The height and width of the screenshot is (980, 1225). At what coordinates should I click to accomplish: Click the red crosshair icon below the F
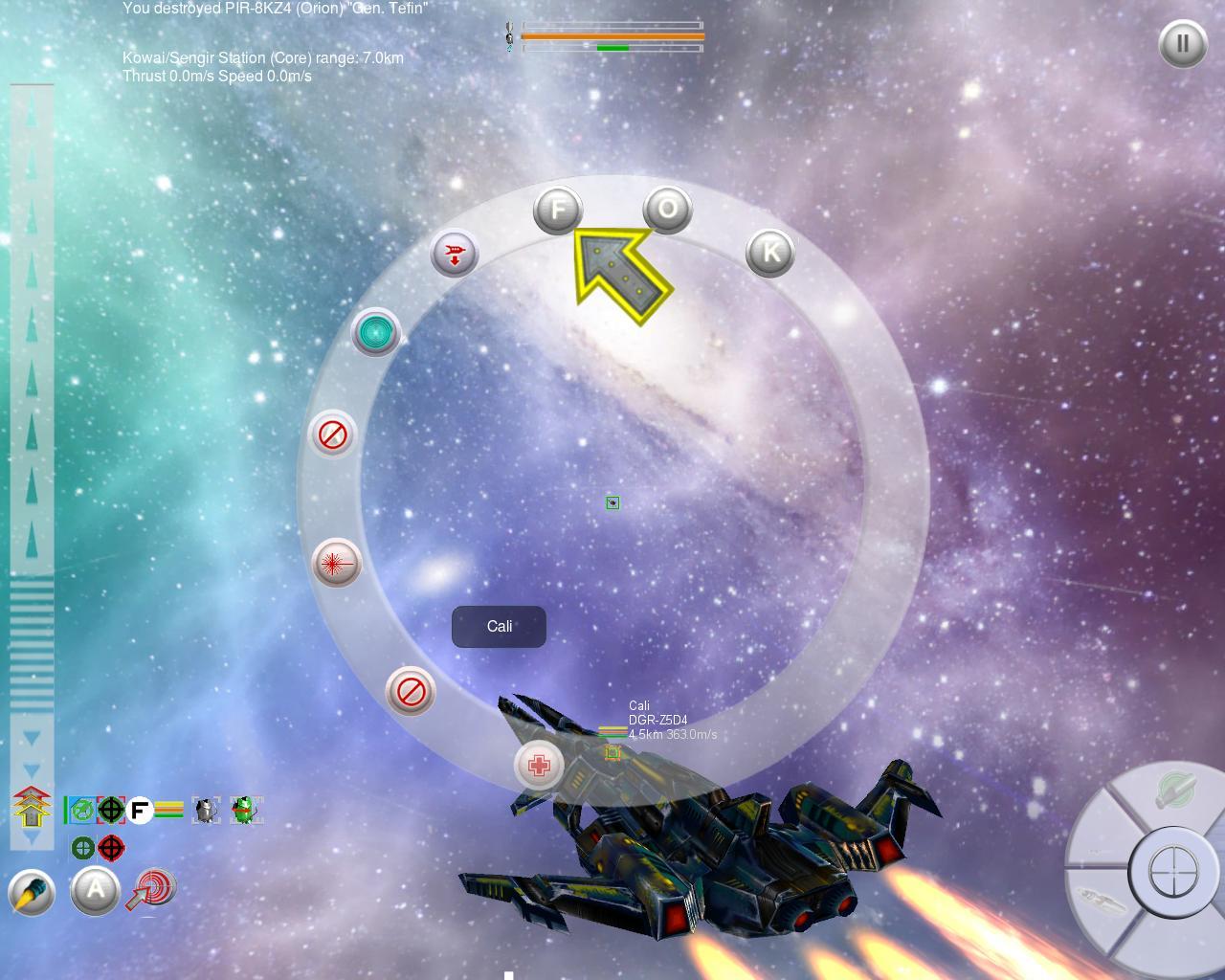[112, 848]
